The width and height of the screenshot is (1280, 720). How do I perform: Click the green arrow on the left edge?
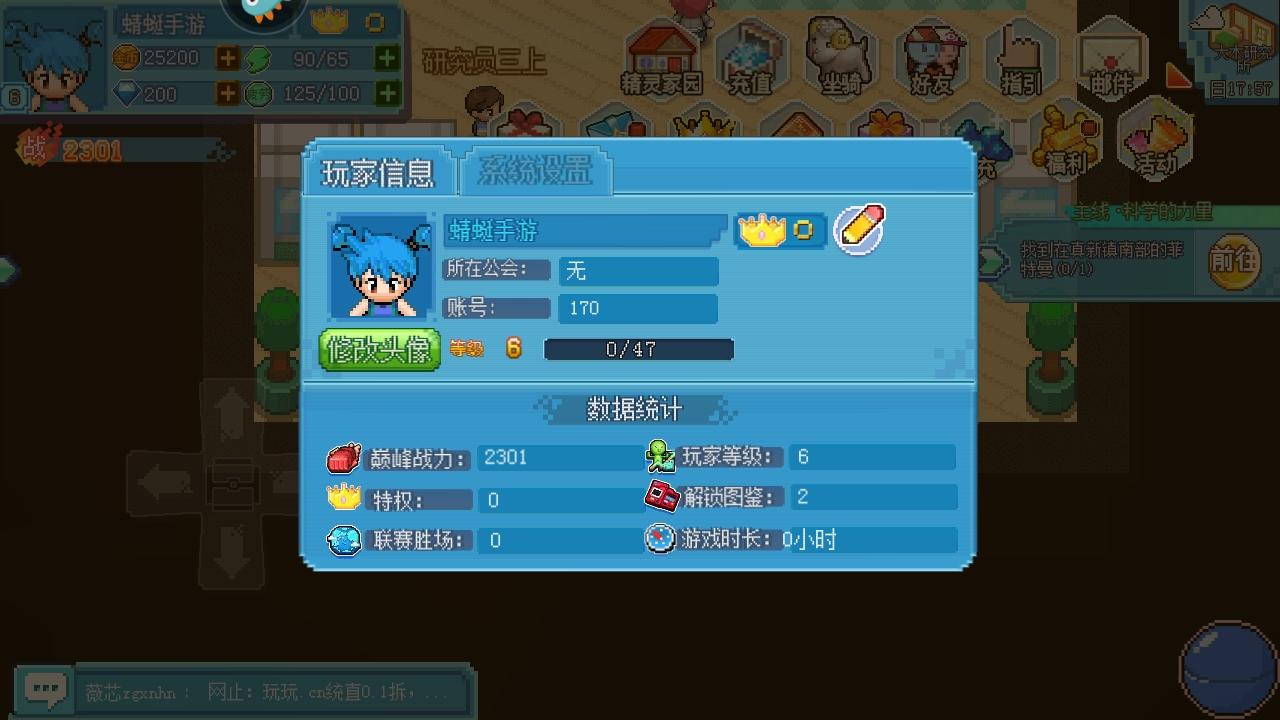pyautogui.click(x=7, y=270)
